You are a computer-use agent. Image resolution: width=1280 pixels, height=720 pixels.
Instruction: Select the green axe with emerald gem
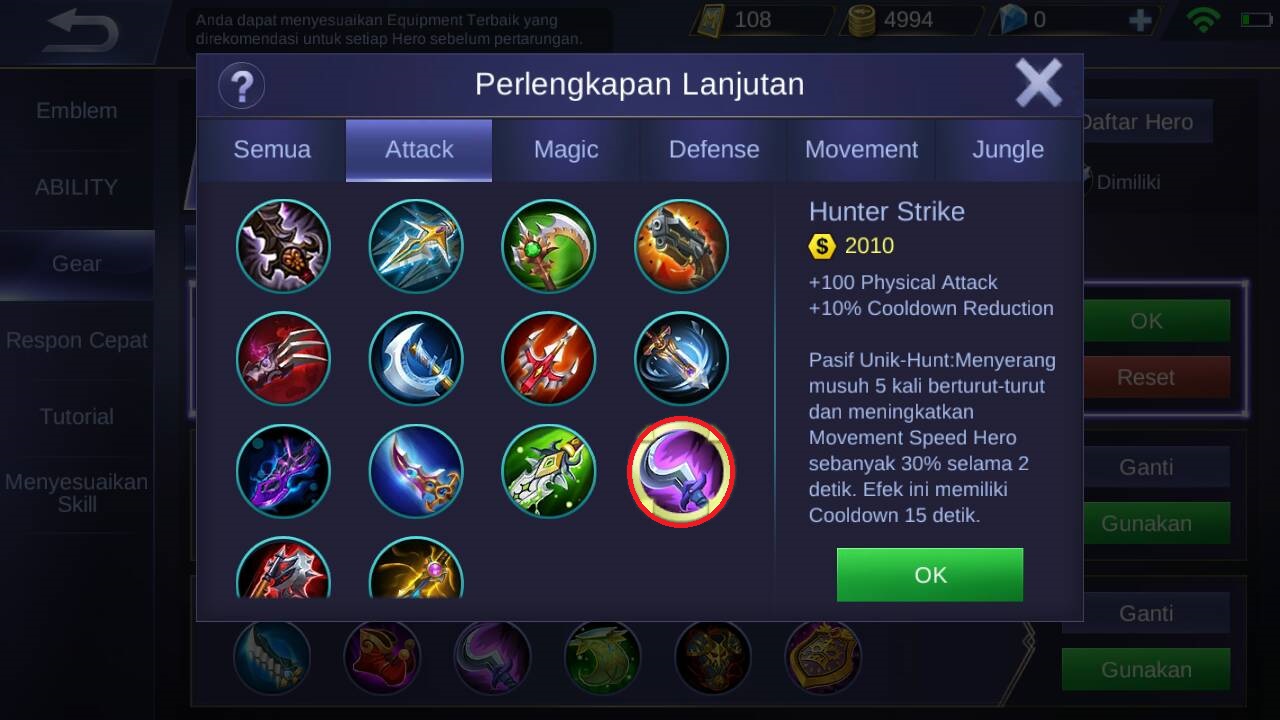click(548, 246)
